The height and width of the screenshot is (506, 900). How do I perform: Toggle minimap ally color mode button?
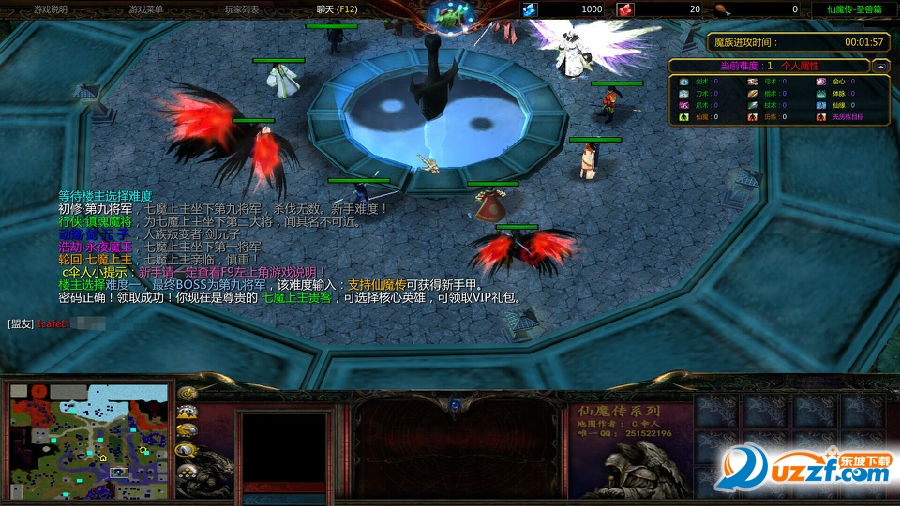pos(187,431)
